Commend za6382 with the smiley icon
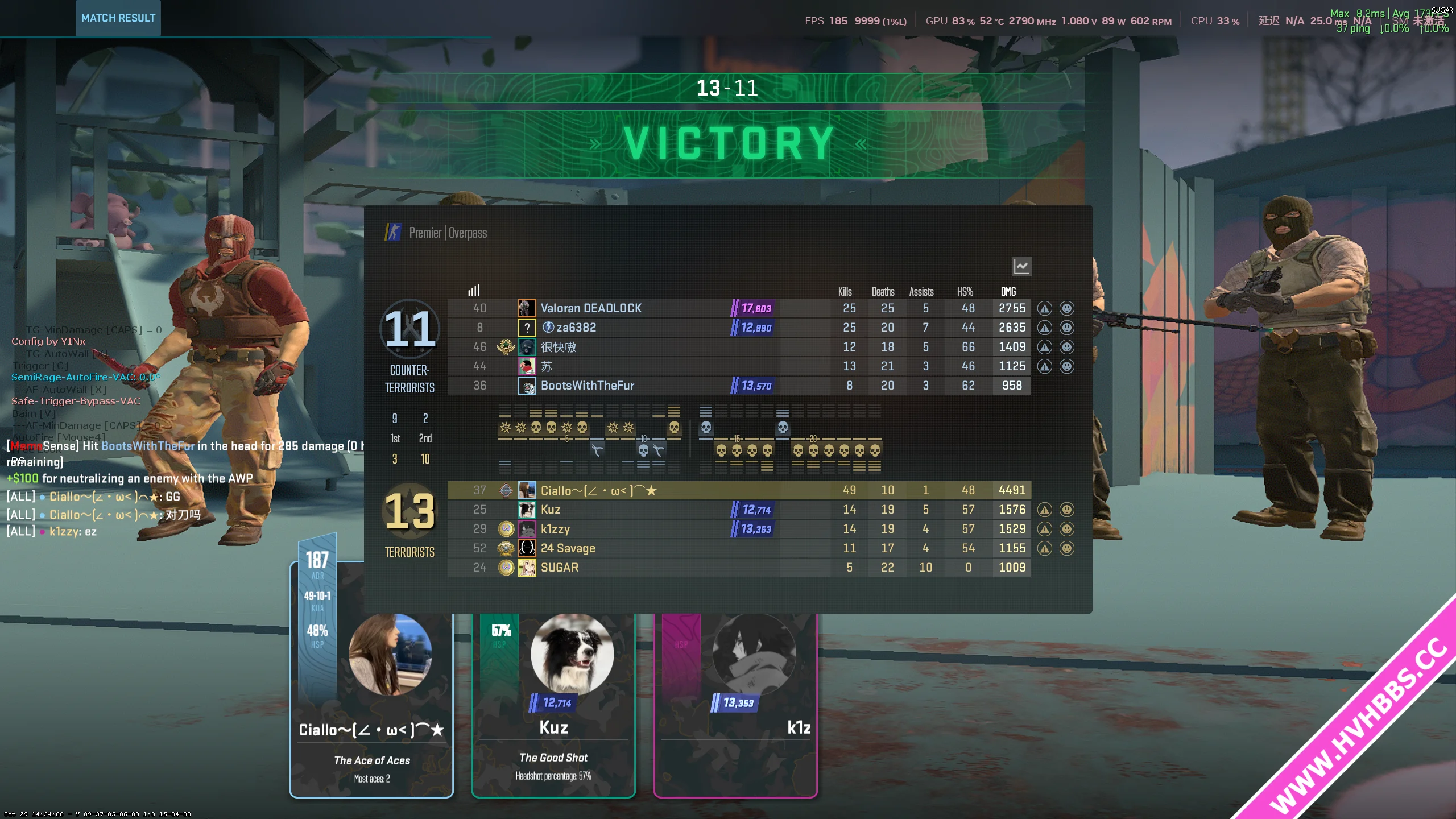1456x819 pixels. coord(1067,328)
